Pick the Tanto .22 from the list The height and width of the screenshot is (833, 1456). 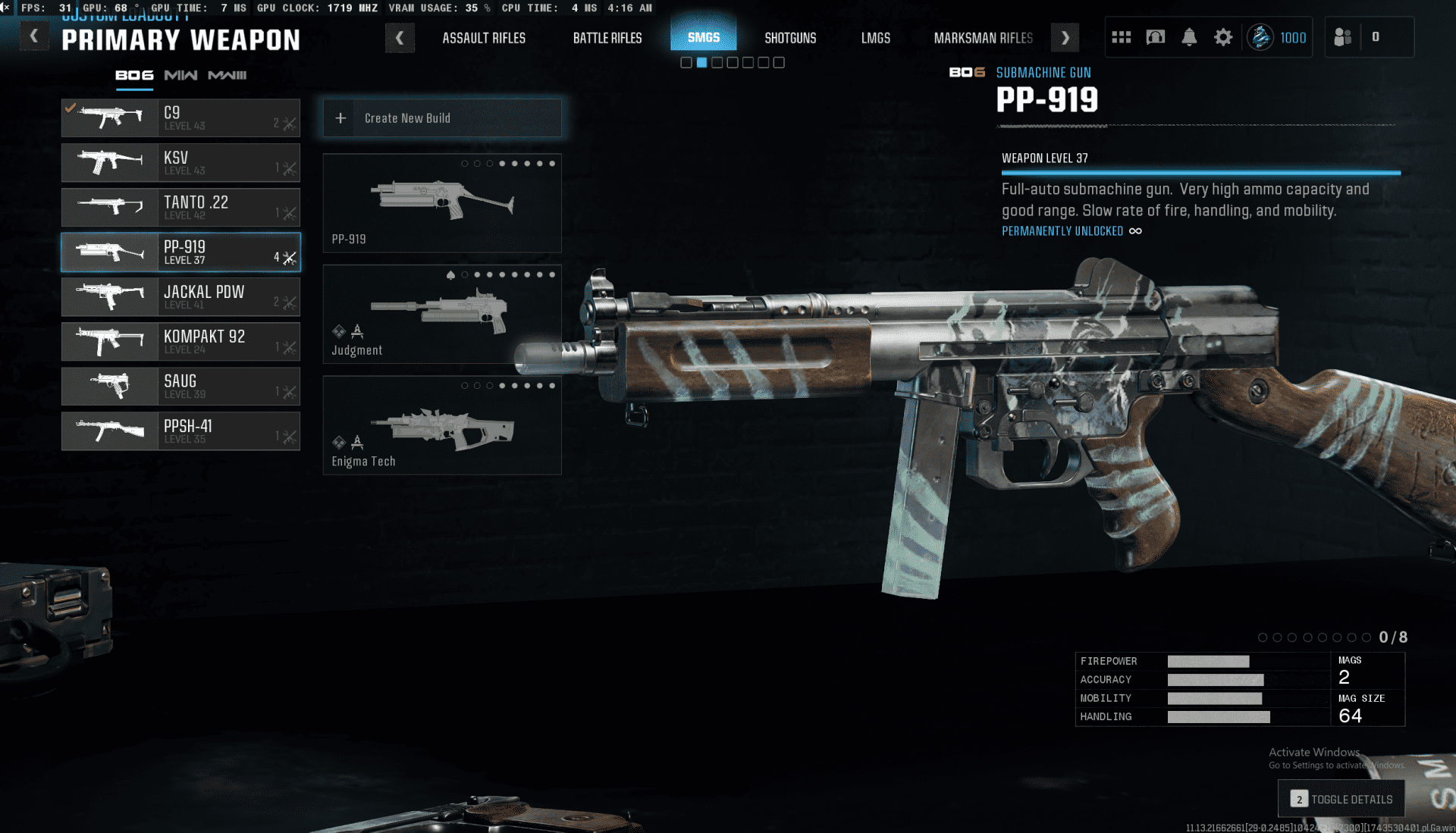pos(180,208)
